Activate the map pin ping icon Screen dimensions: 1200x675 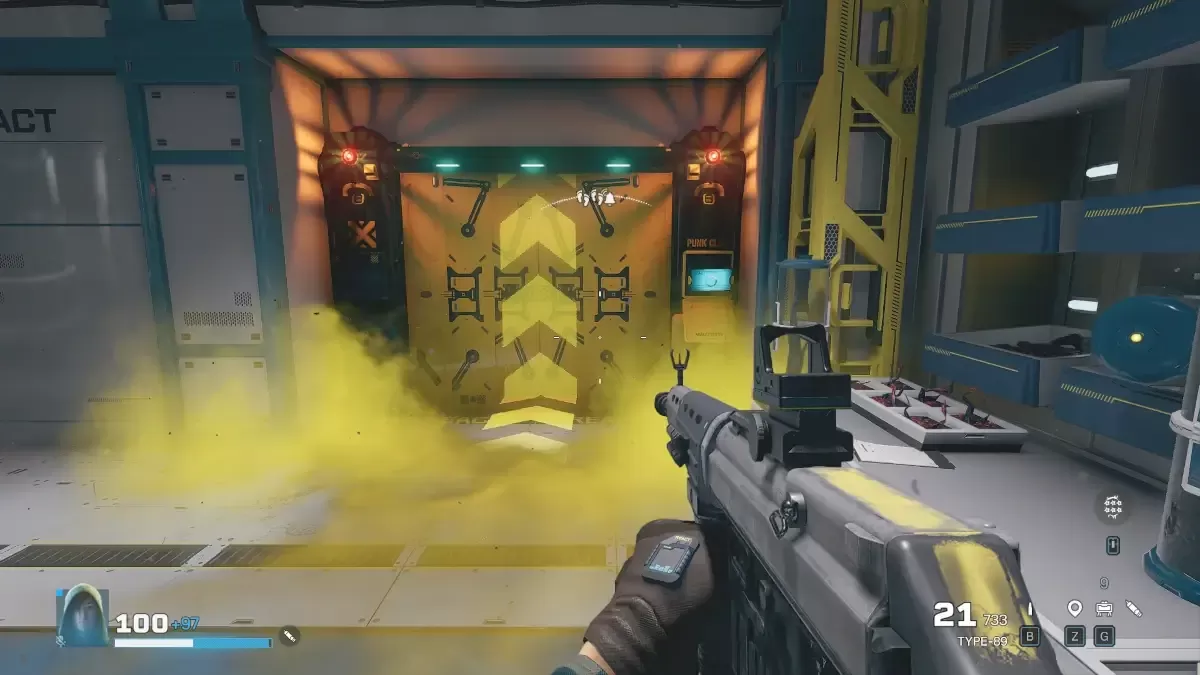click(1075, 608)
